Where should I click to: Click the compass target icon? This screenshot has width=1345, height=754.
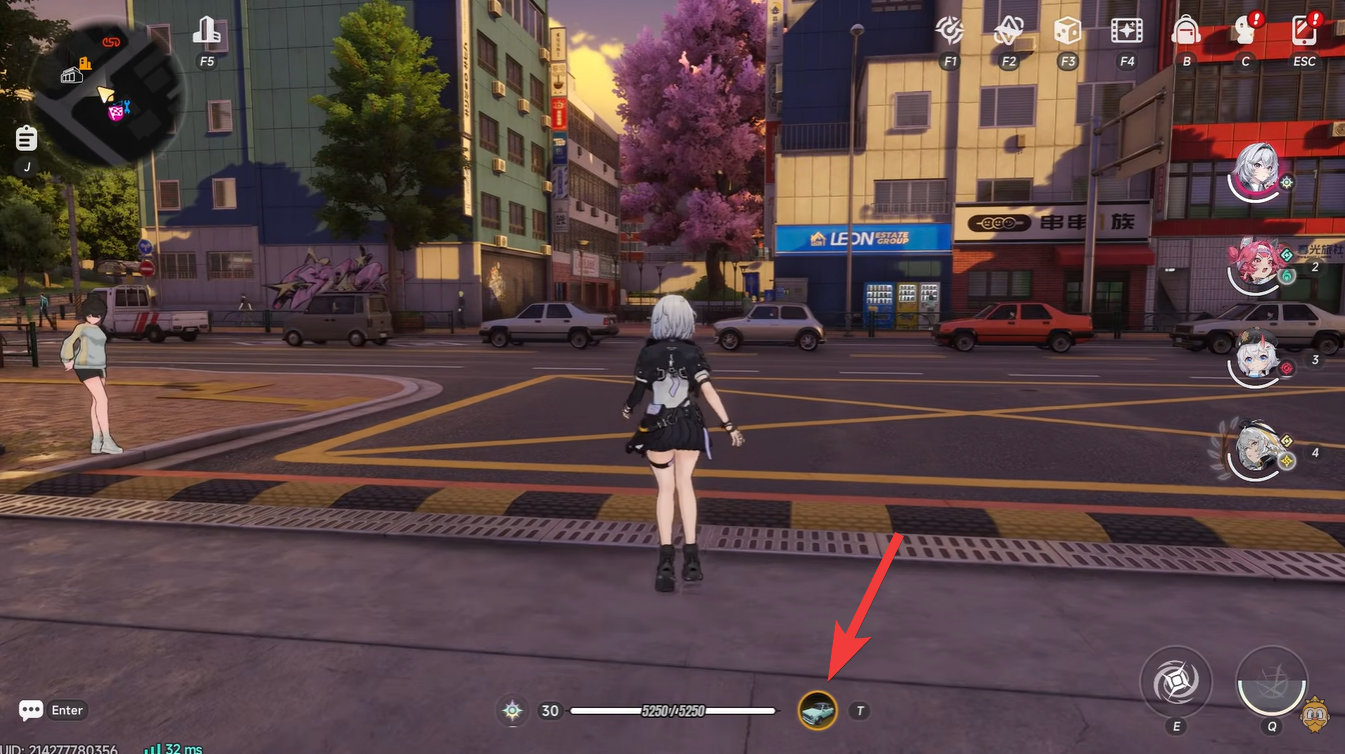[x=949, y=31]
